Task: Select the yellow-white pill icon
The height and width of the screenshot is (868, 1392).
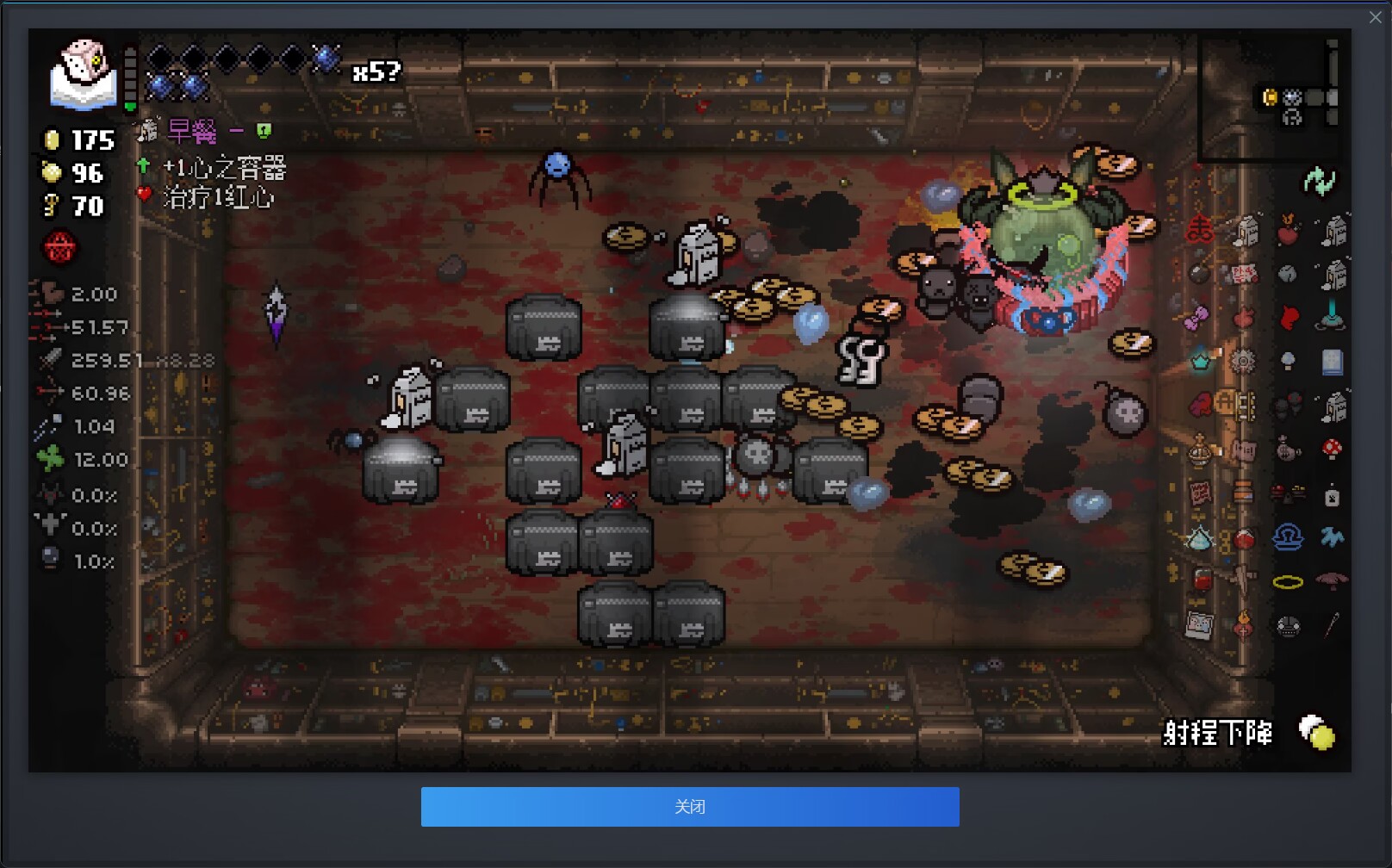Action: tap(1316, 733)
